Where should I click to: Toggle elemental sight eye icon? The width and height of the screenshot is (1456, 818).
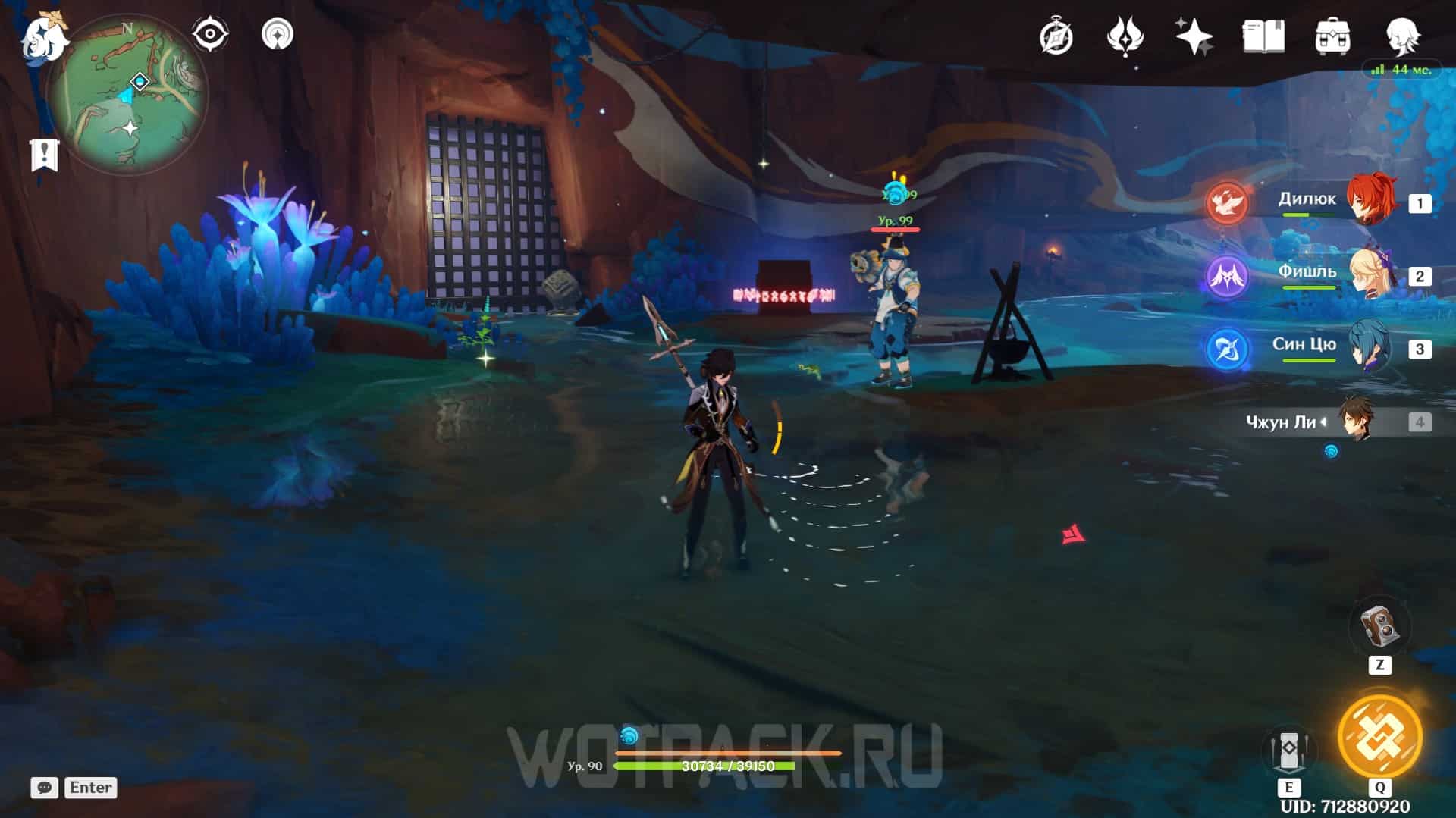click(x=209, y=34)
